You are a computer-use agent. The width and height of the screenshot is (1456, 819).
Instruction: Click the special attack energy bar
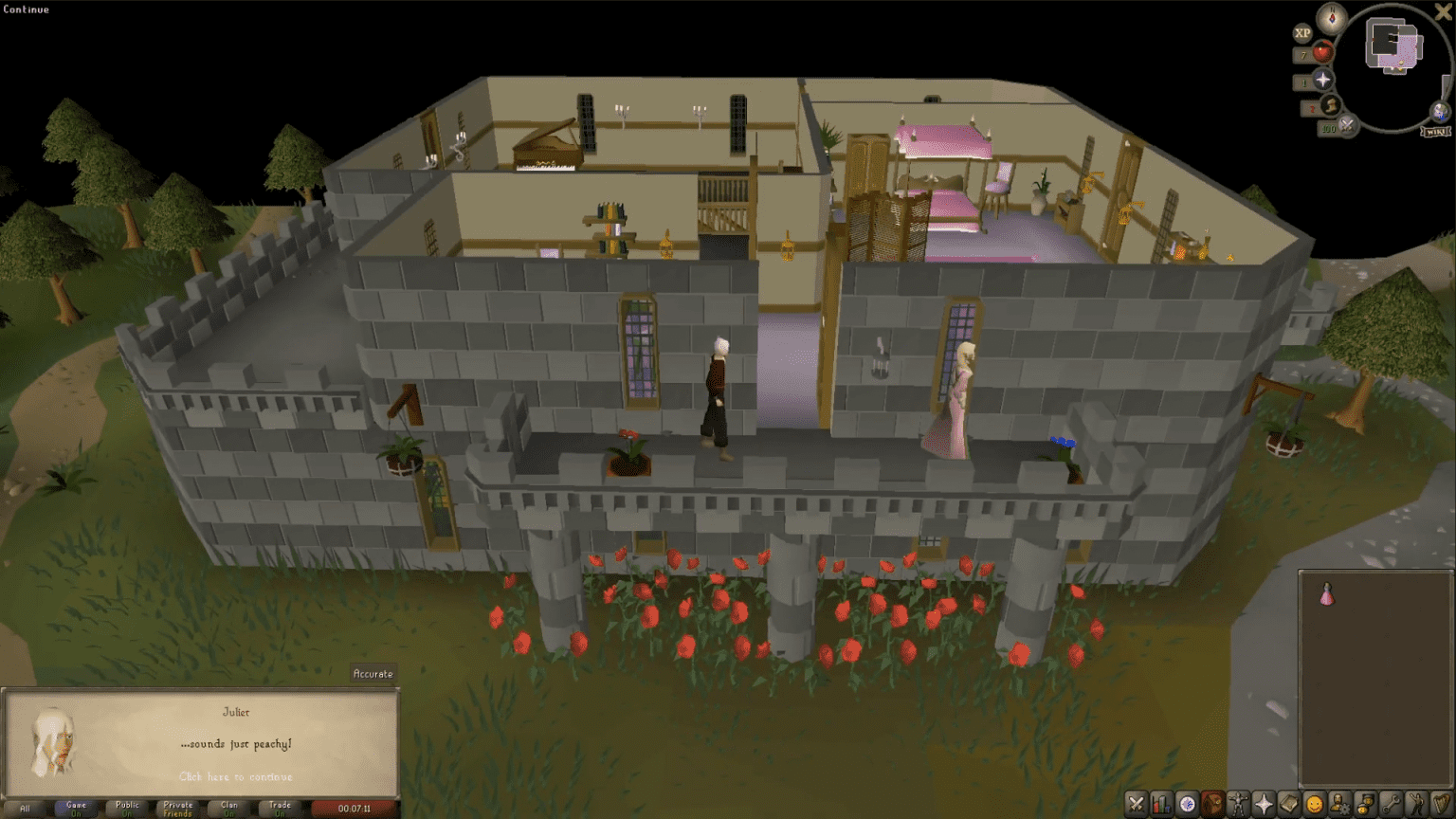click(x=1347, y=124)
